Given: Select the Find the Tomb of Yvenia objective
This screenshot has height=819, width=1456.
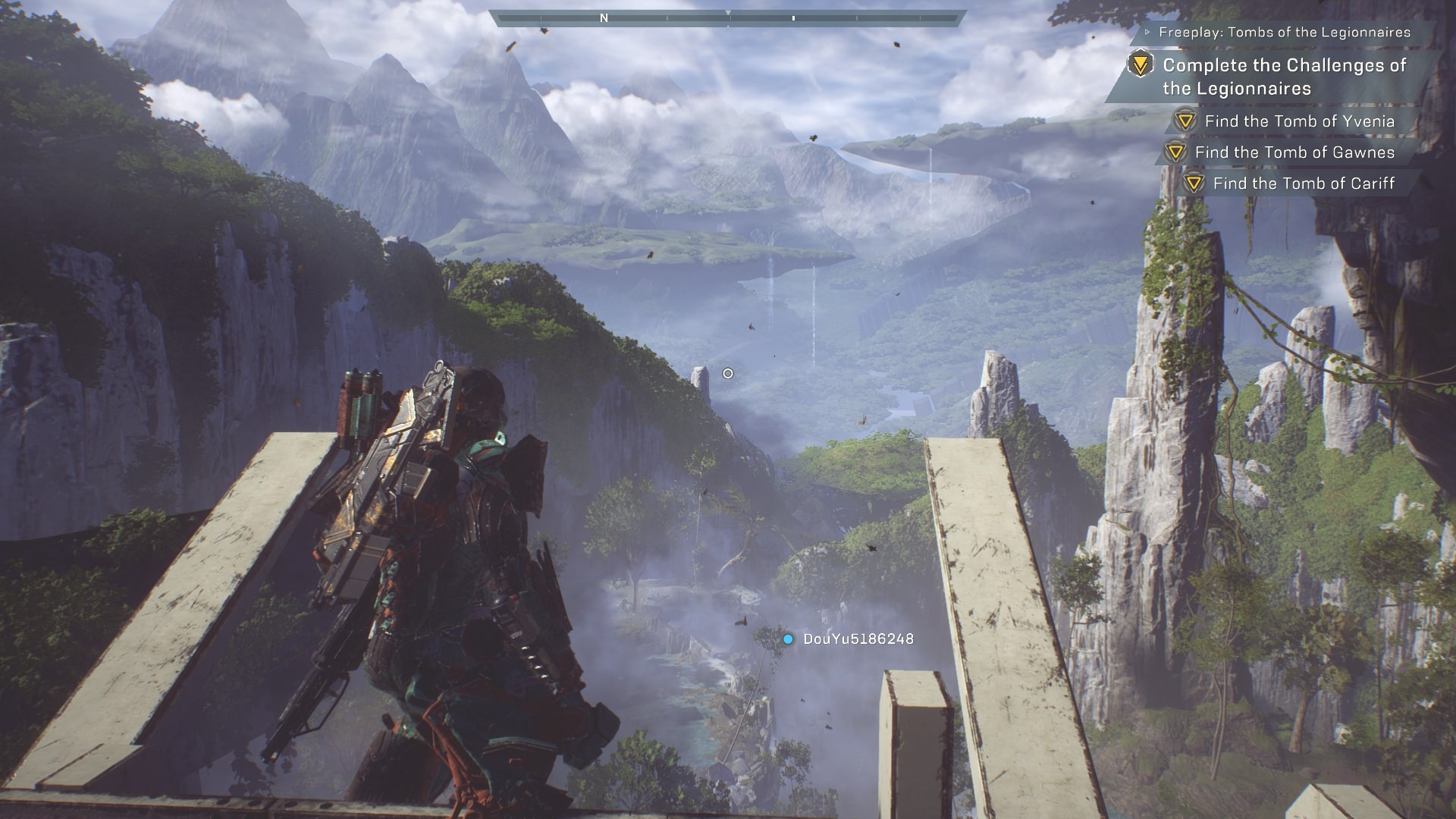Looking at the screenshot, I should 1299,121.
